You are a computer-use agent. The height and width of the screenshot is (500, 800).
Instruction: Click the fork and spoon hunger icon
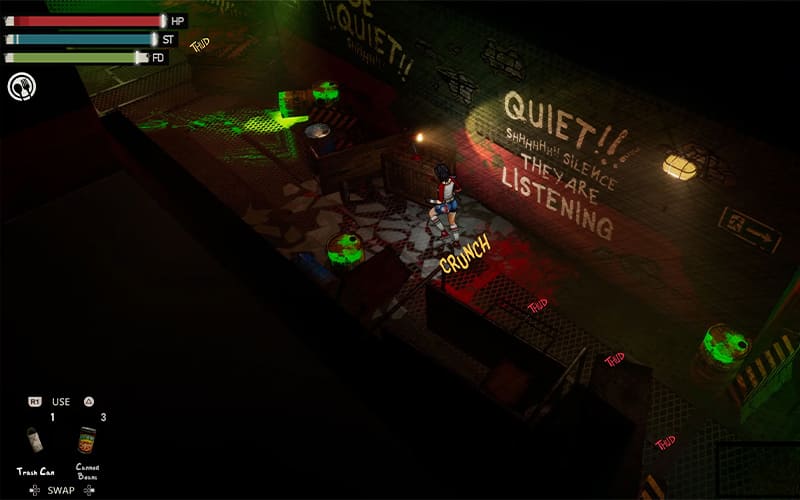(x=20, y=87)
